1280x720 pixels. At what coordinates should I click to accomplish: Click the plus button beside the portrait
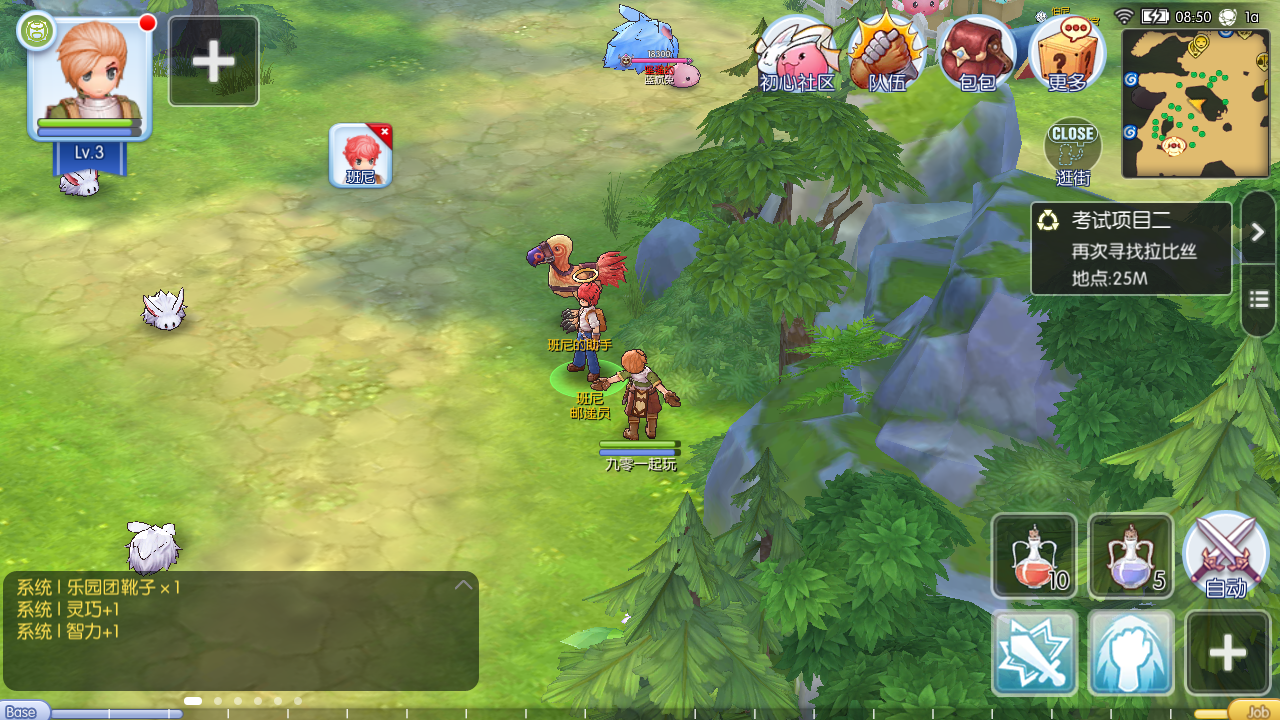coord(214,61)
